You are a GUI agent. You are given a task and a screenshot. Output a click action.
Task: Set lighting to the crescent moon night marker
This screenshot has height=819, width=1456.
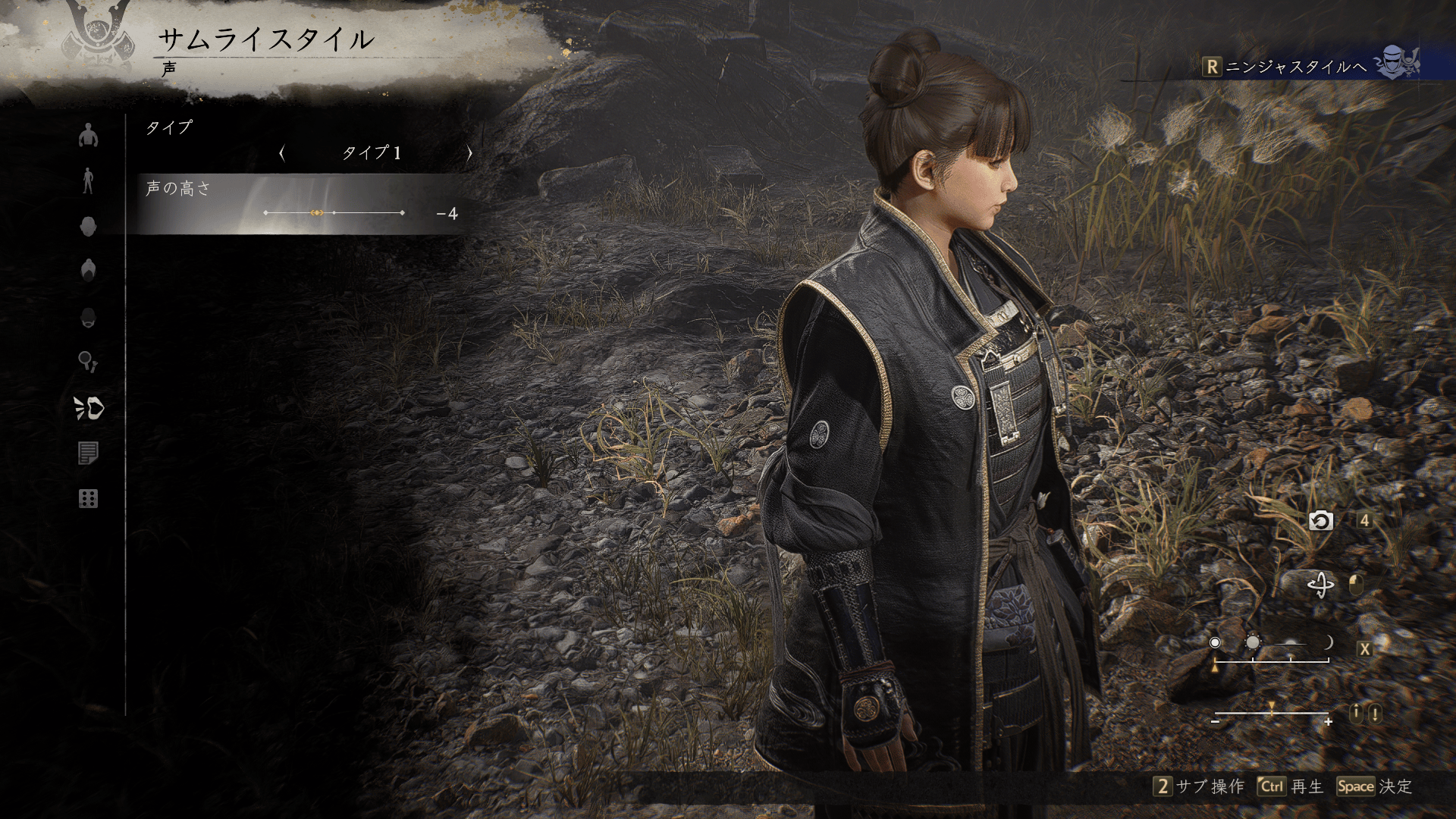[1328, 643]
